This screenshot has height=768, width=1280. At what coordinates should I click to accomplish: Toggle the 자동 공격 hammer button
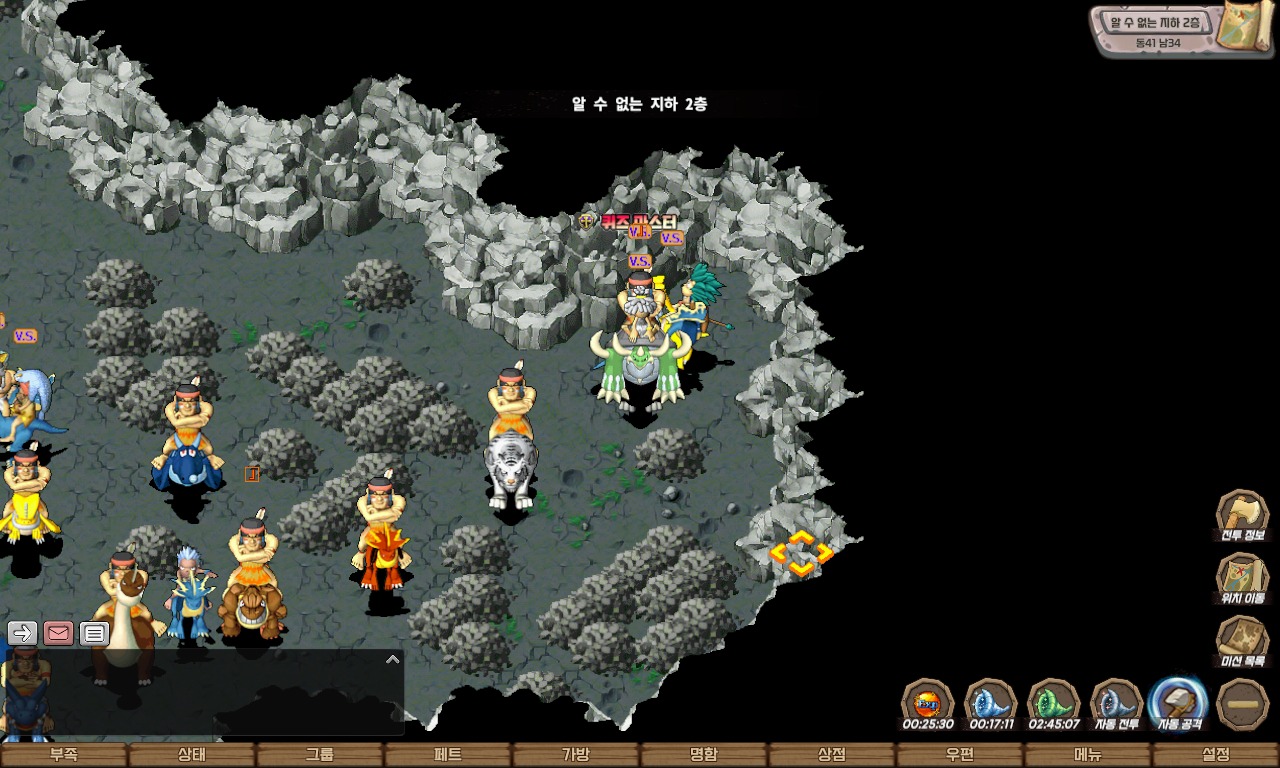click(1178, 701)
